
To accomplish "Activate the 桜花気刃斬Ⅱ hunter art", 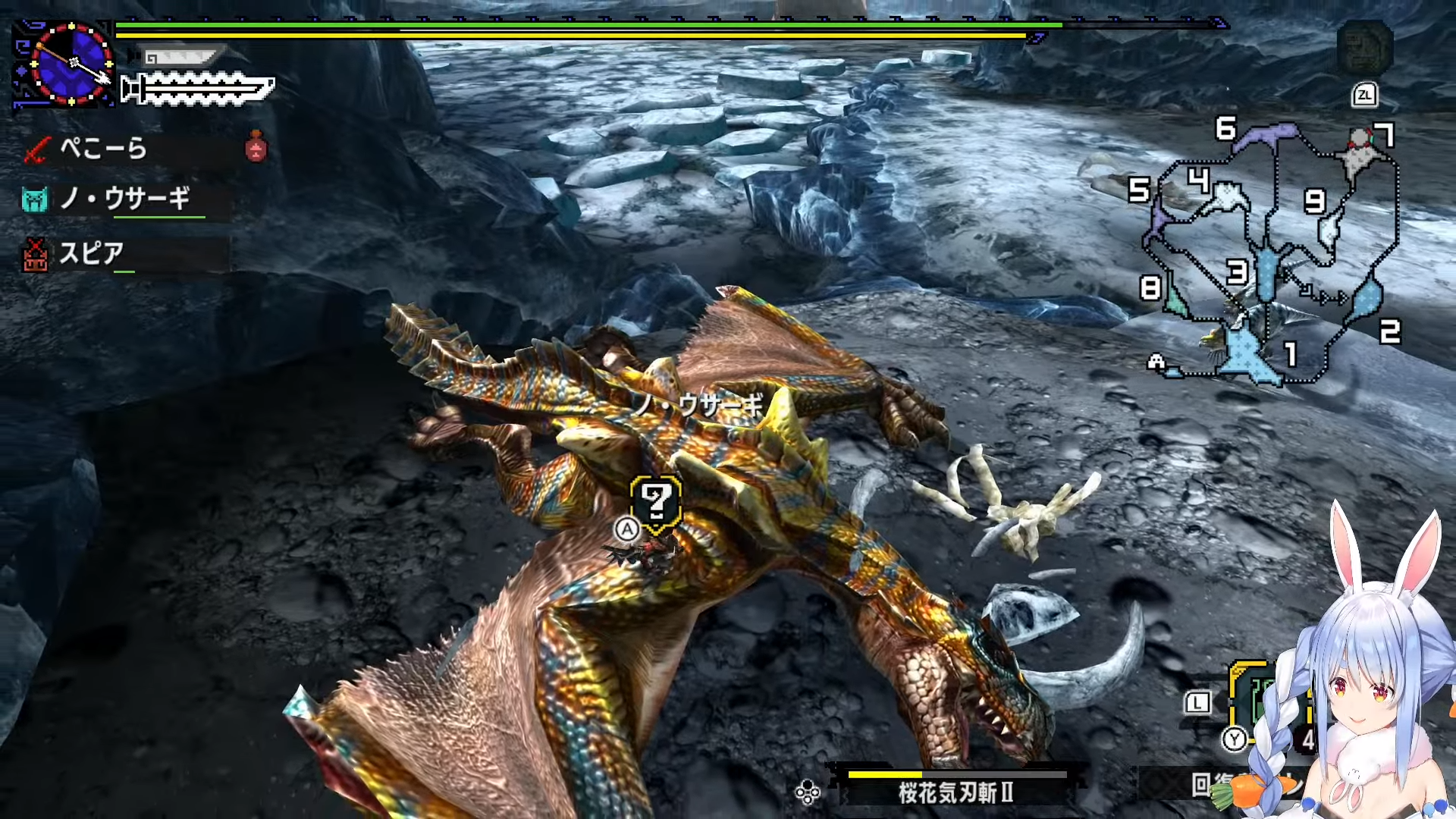I will tap(955, 792).
